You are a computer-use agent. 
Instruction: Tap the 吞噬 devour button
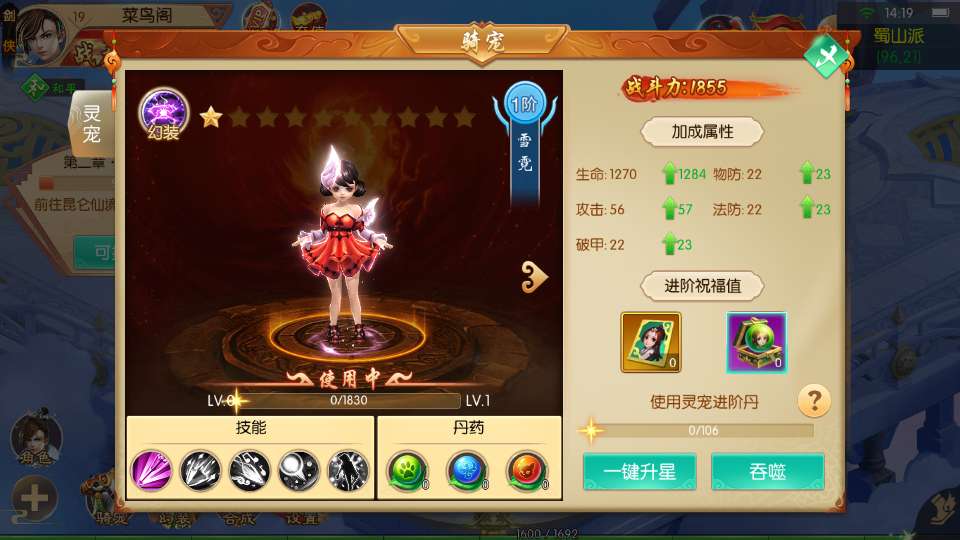point(767,472)
